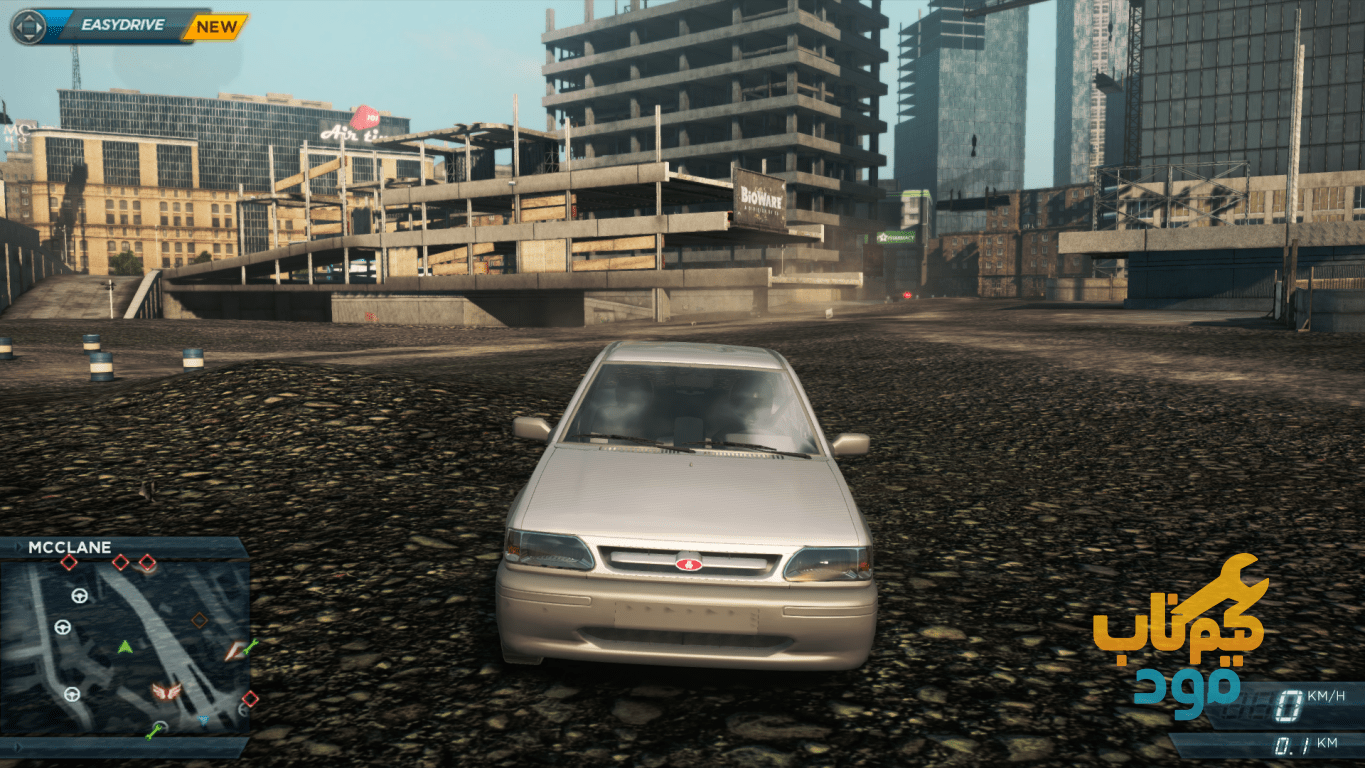Choose the red winged marker on minimap
1365x768 pixels.
tap(166, 691)
